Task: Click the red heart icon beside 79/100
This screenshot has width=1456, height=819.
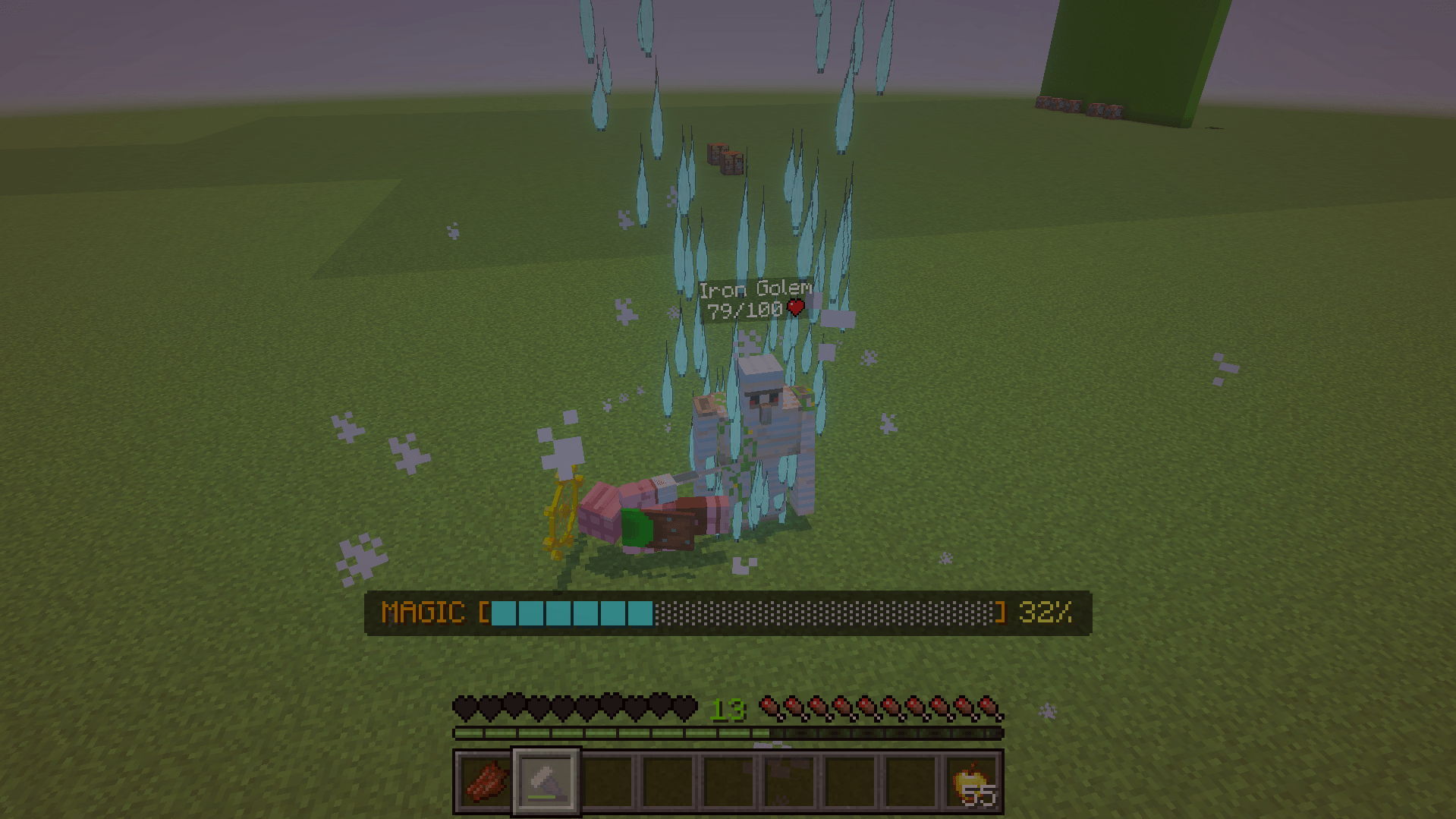Action: [796, 308]
